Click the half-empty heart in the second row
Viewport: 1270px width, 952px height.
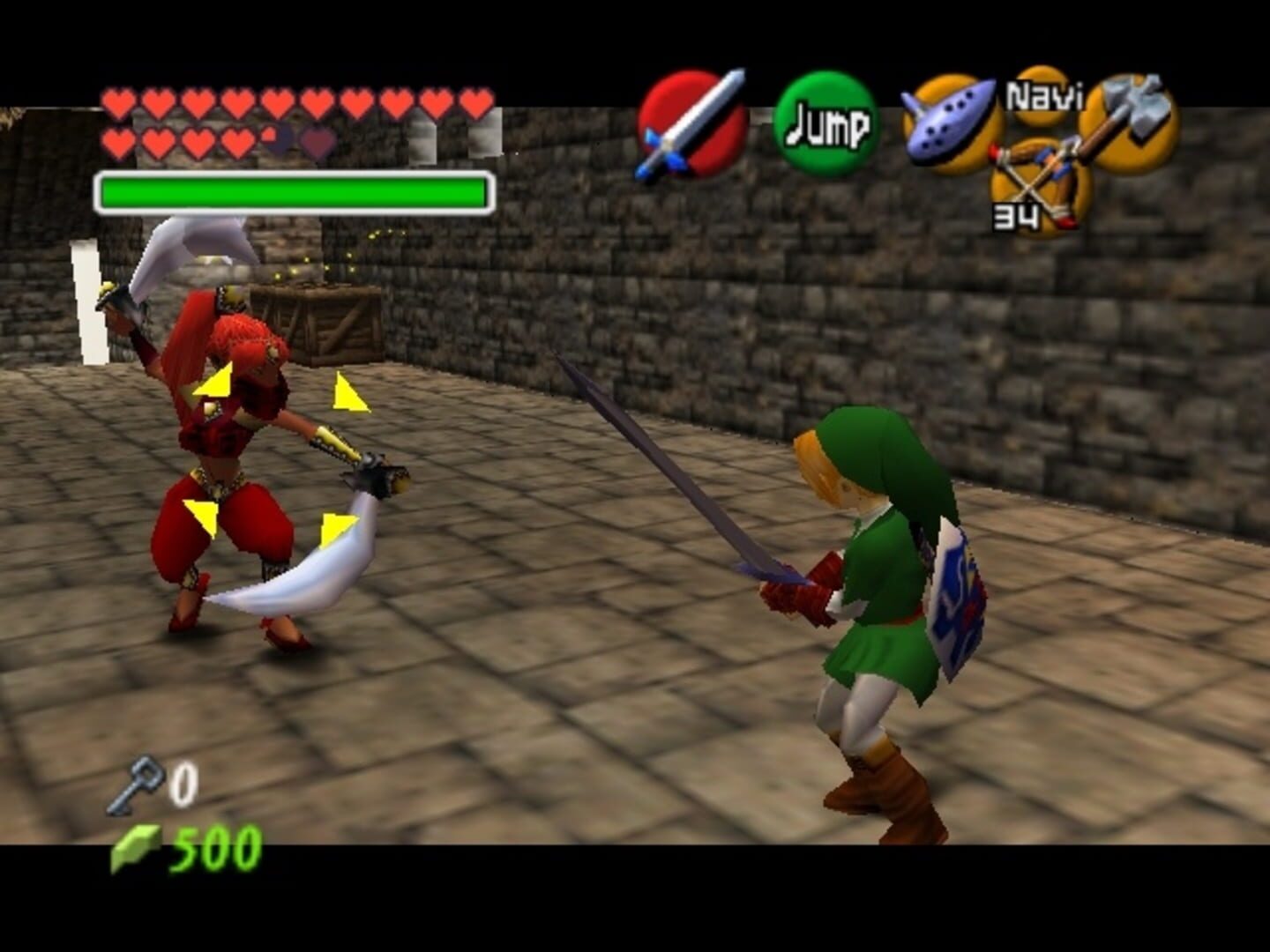(x=267, y=137)
